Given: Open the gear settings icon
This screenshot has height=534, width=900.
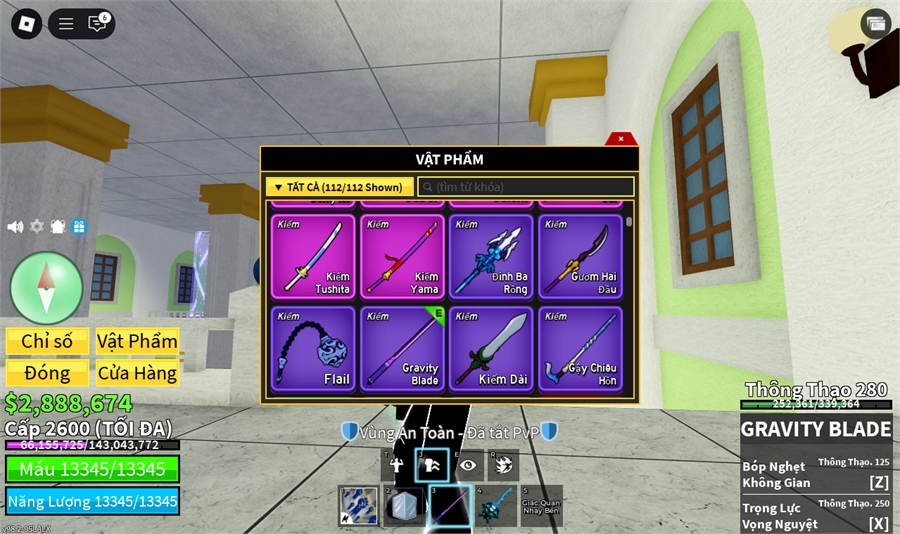Looking at the screenshot, I should 37,227.
